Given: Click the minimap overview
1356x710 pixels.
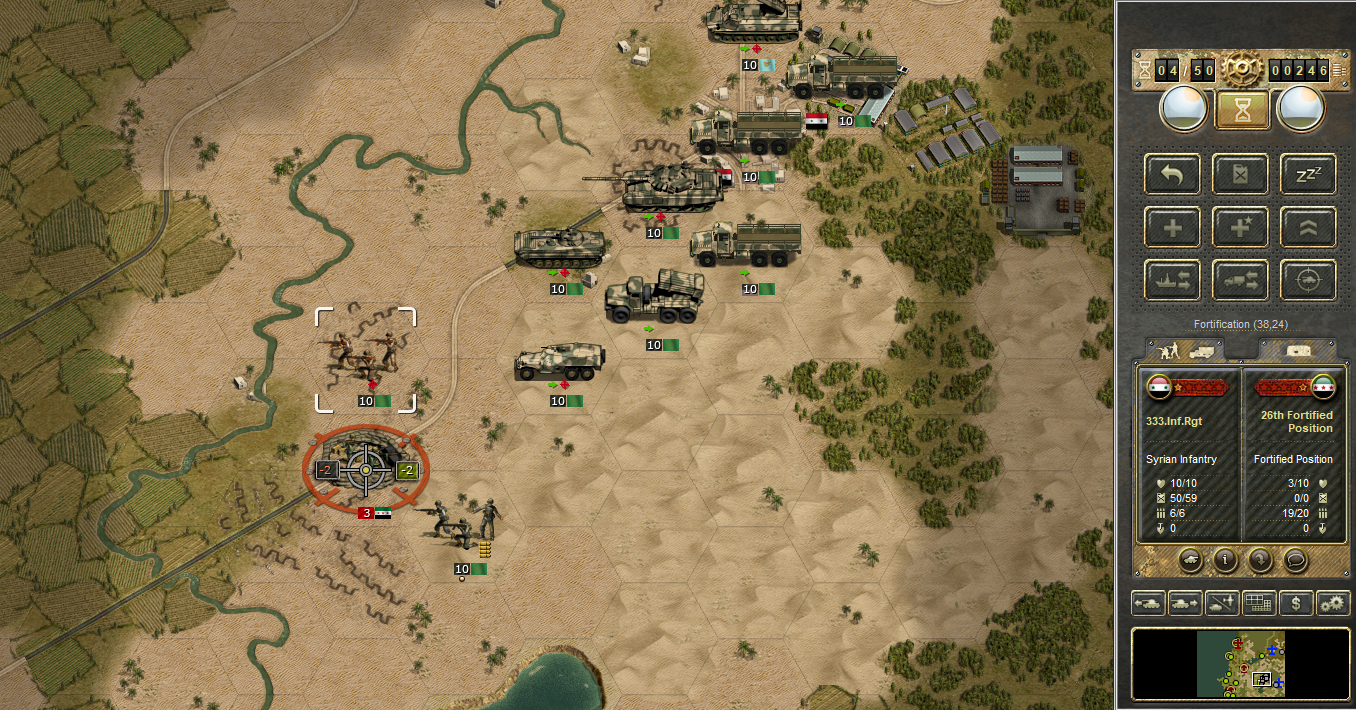Looking at the screenshot, I should 1240,663.
